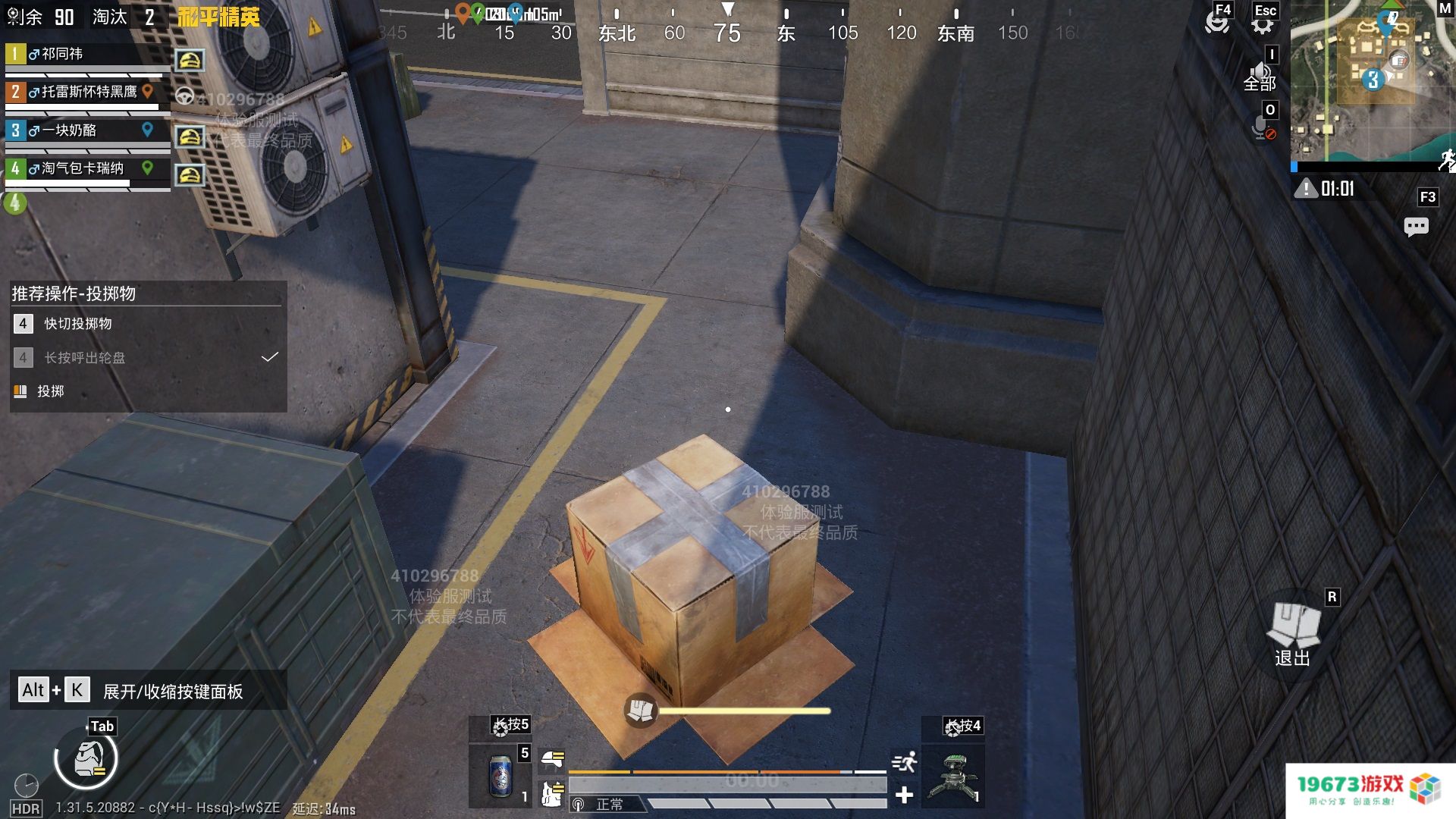Use the energy drink can slot
Viewport: 1456px width, 819px height.
click(x=500, y=776)
